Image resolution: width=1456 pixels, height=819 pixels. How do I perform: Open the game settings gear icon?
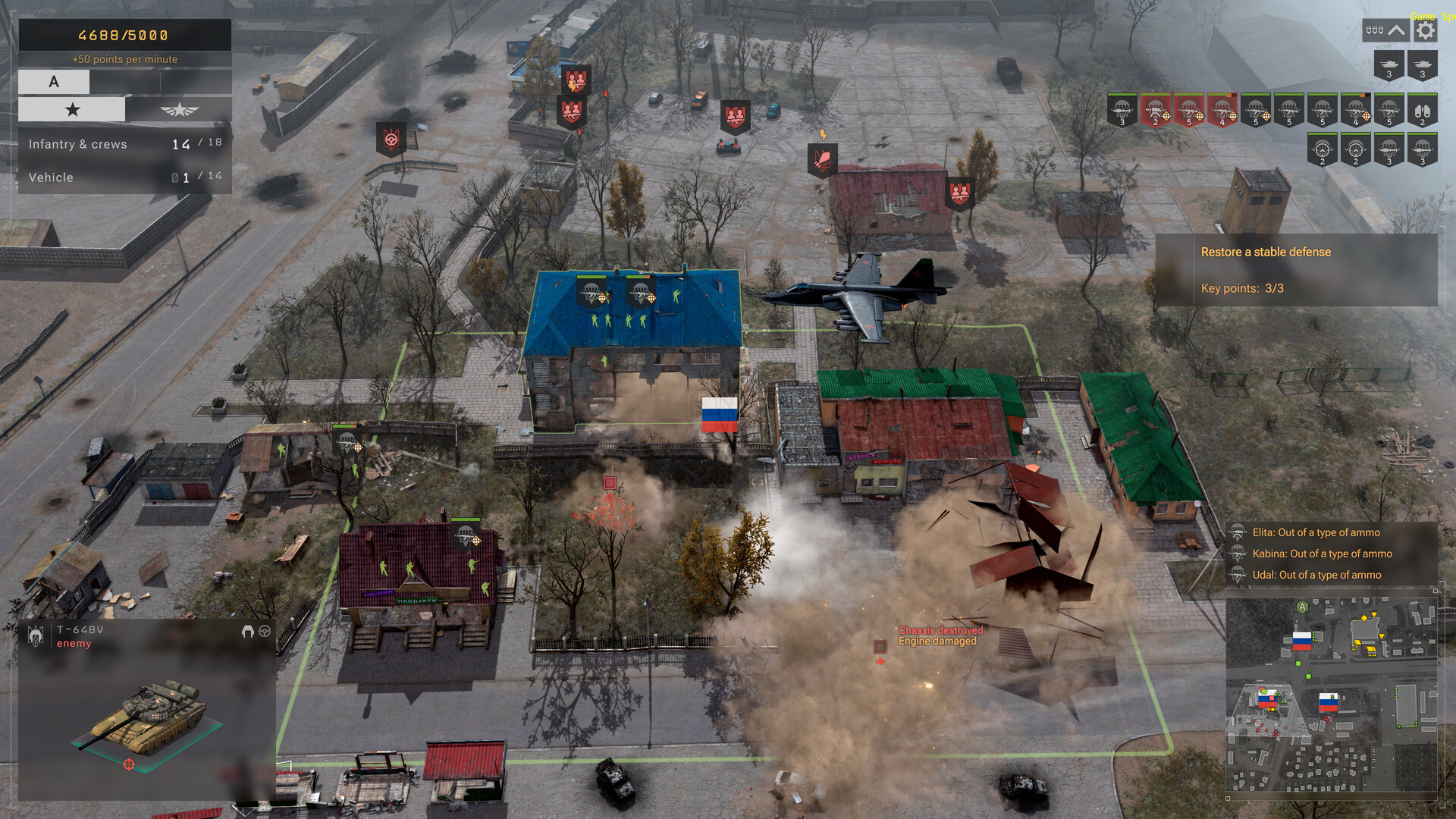click(1424, 30)
